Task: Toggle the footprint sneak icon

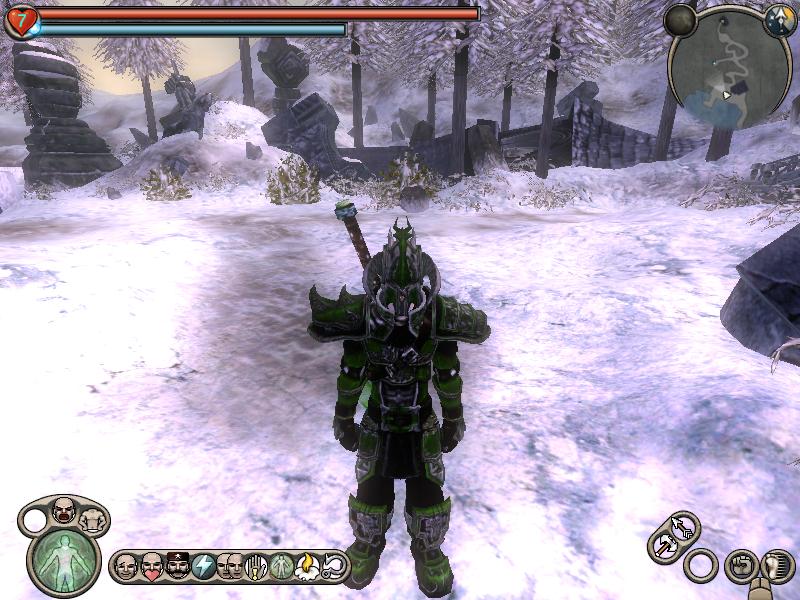Action: pyautogui.click(x=776, y=567)
